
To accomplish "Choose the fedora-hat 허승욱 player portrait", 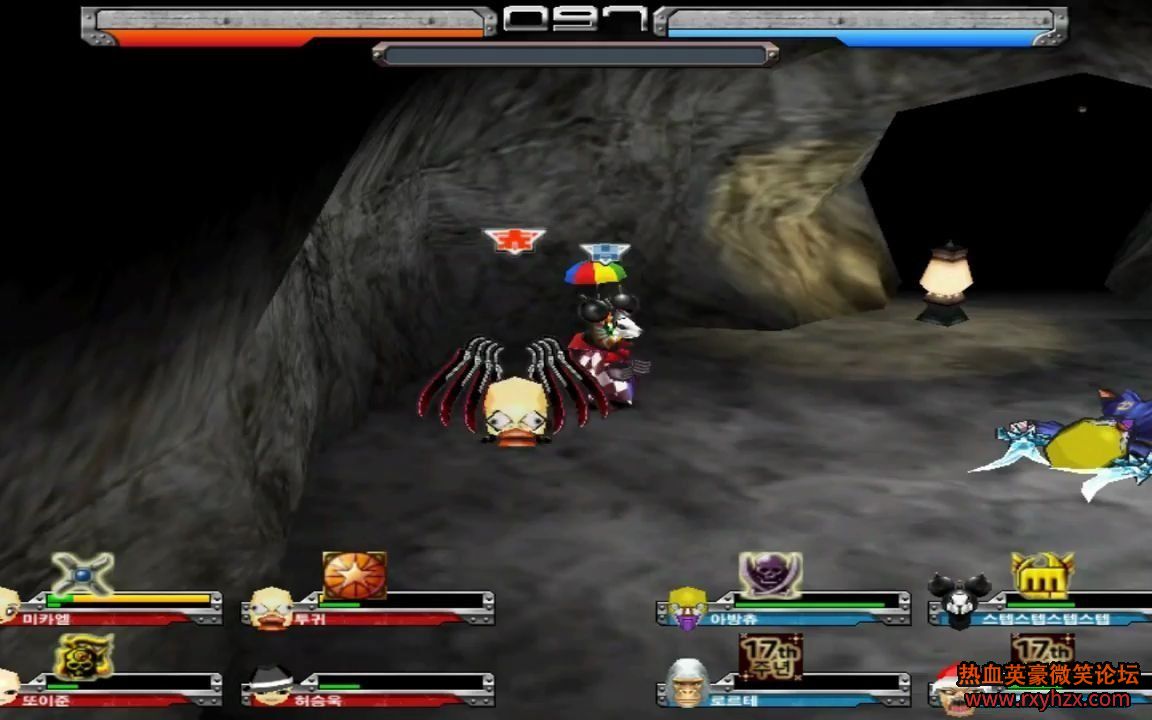I will pyautogui.click(x=270, y=685).
